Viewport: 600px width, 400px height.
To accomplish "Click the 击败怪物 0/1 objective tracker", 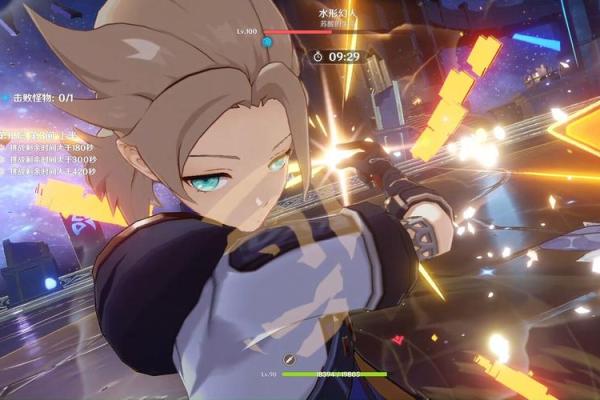I will click(x=40, y=98).
